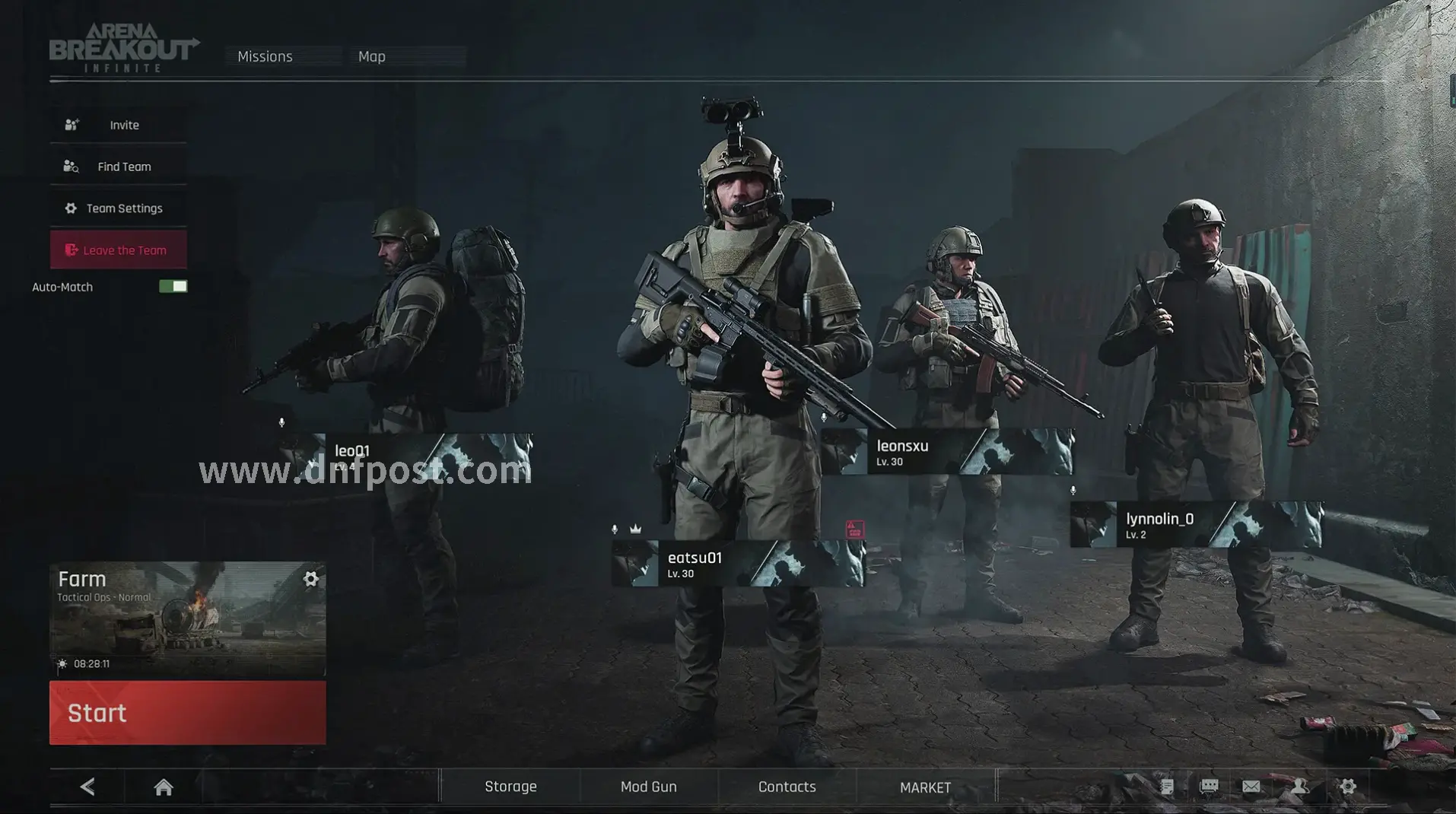
Task: Click the red Leave the Team button
Action: (x=119, y=250)
